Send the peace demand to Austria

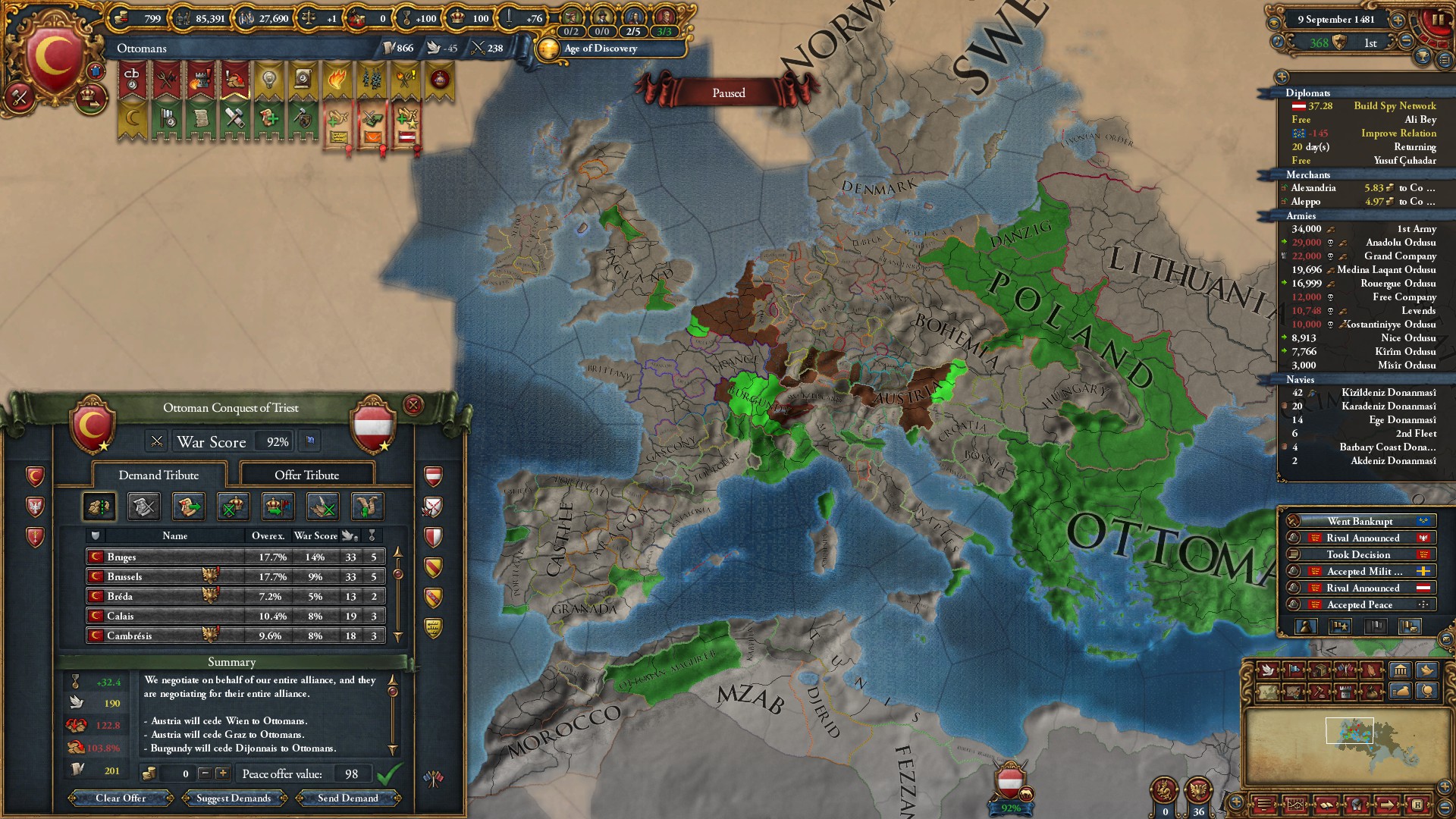[347, 798]
